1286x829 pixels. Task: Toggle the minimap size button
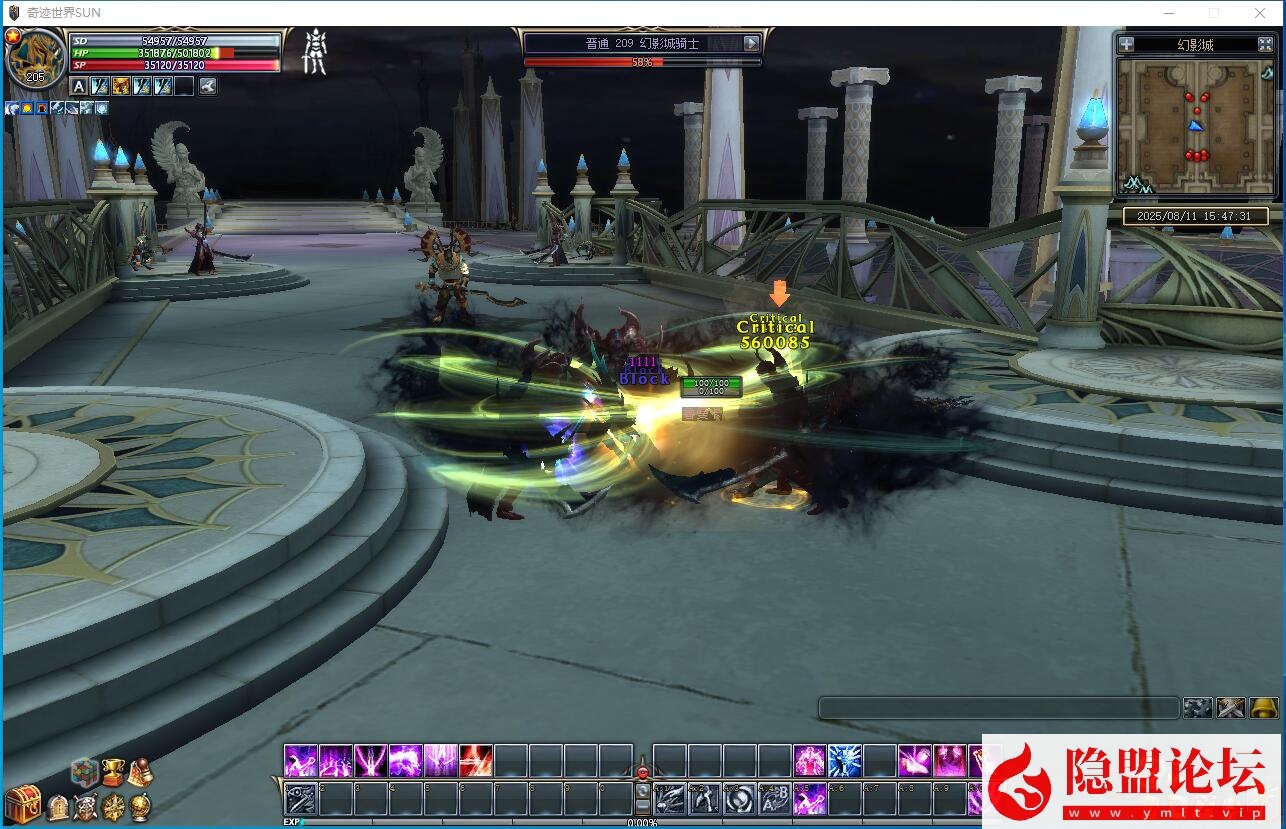click(x=1264, y=44)
